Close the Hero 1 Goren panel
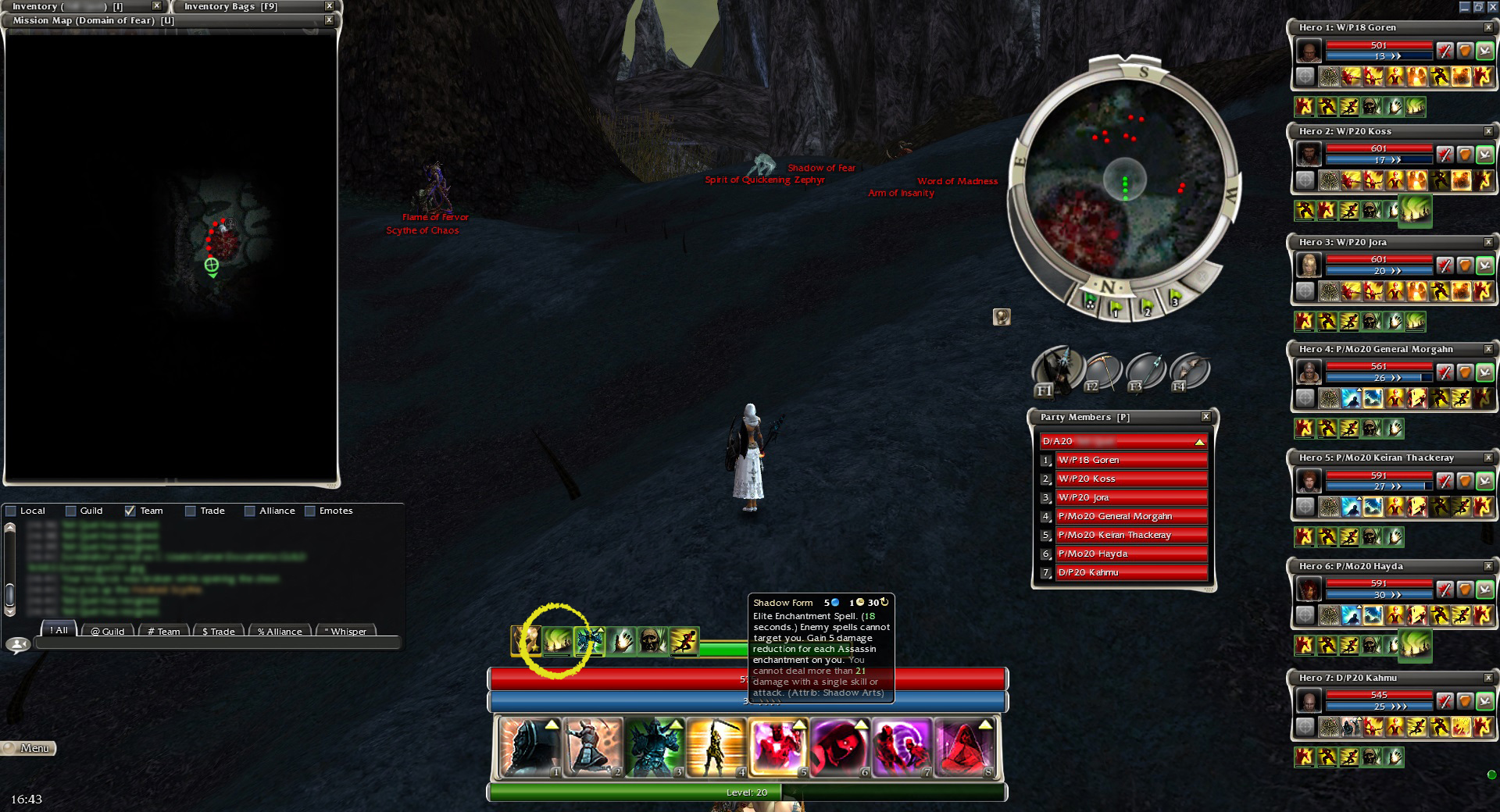The width and height of the screenshot is (1500, 812). tap(1487, 27)
